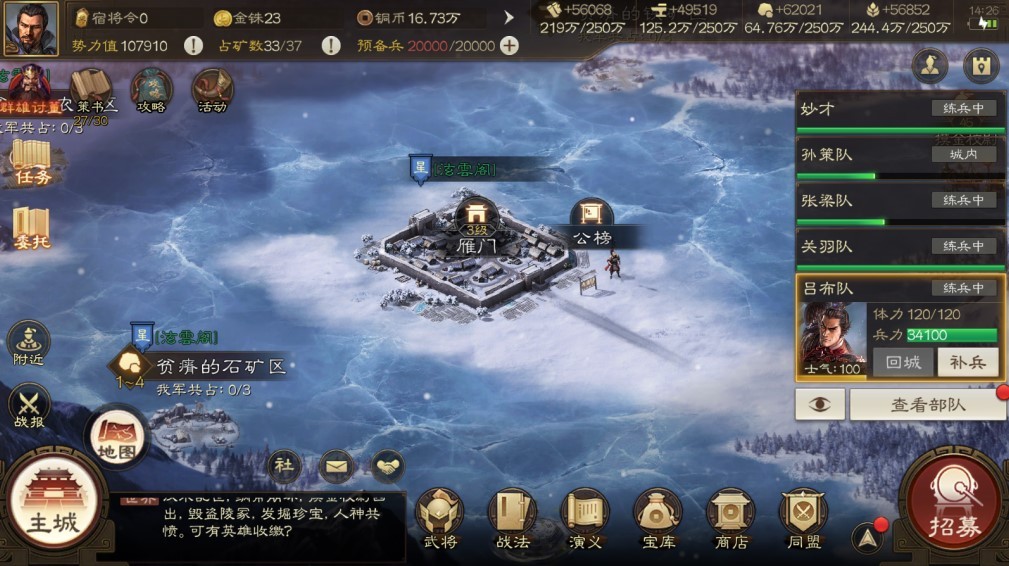Open the 地图 world map
Screen dimensions: 1009x566
[x=115, y=437]
